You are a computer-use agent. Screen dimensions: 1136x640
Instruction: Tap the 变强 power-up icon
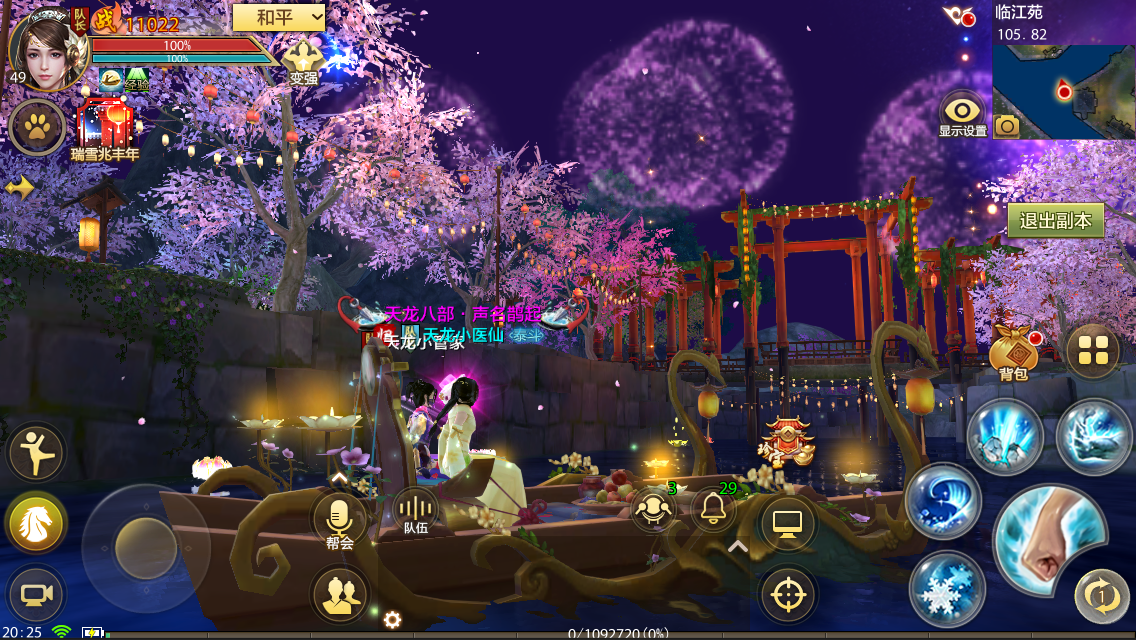(303, 60)
